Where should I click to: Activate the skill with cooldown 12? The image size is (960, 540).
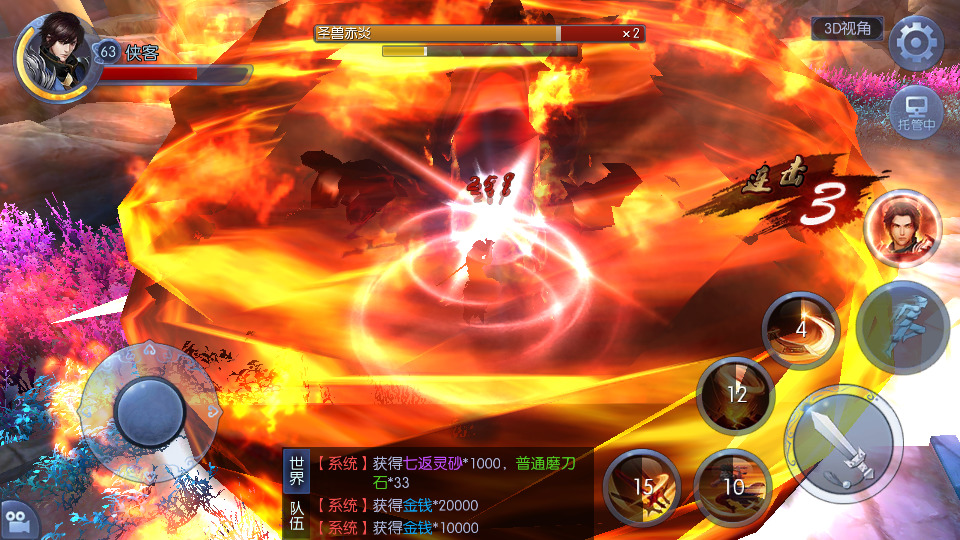pos(736,395)
